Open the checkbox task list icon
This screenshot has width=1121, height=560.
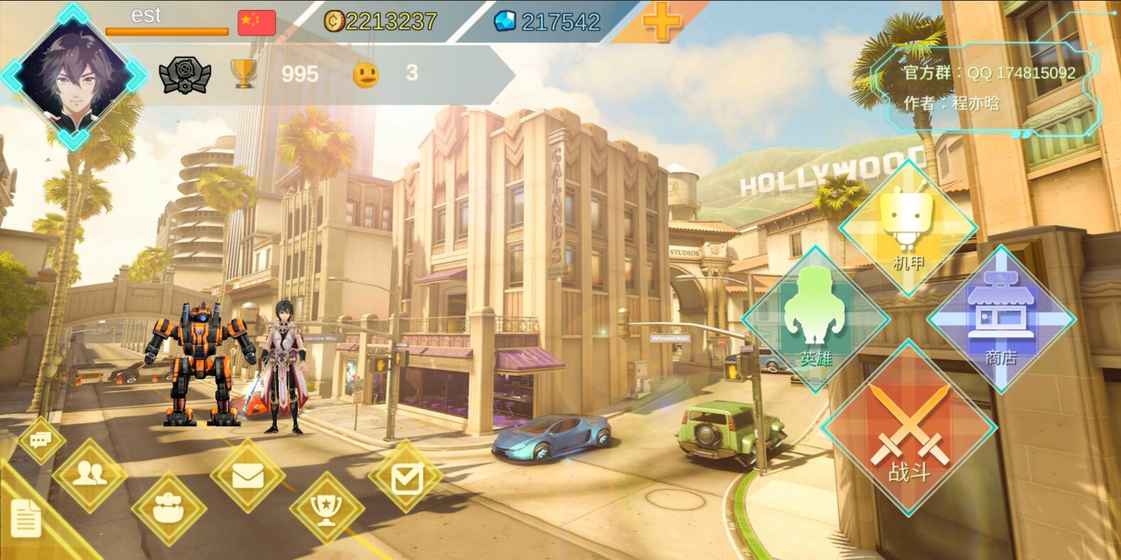tap(405, 477)
